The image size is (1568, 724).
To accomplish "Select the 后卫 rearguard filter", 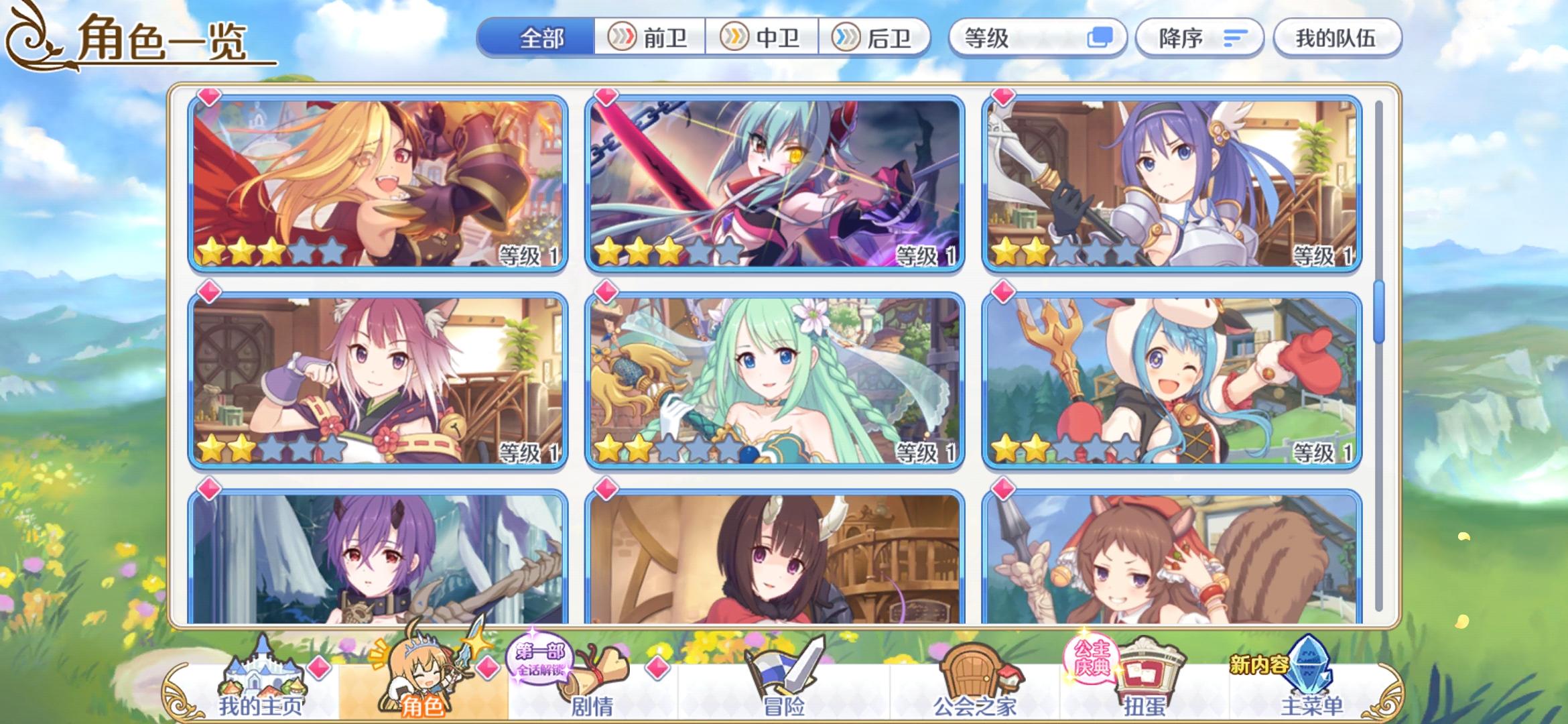I will 876,38.
